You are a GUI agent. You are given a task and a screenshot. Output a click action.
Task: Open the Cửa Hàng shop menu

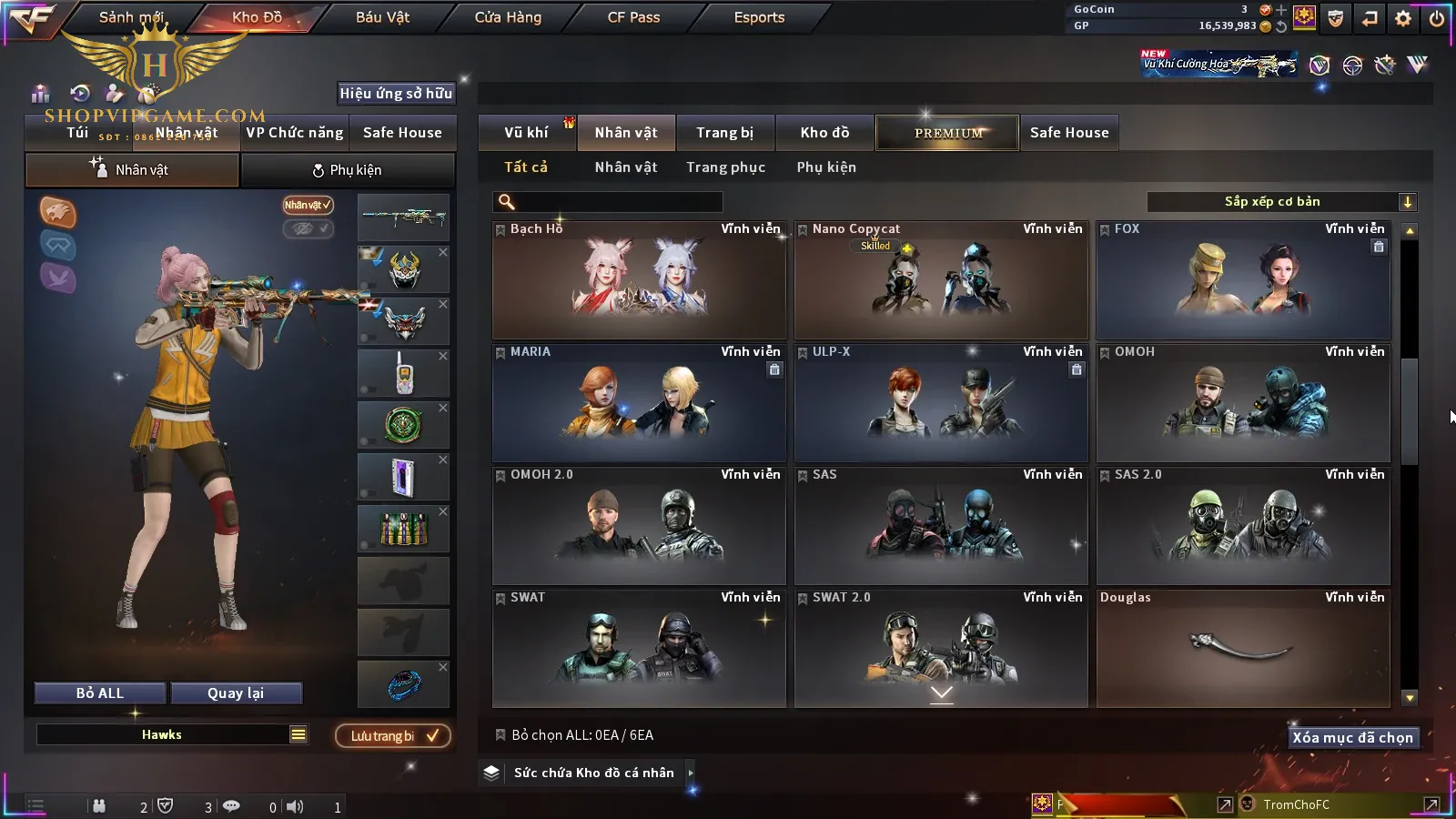[x=508, y=17]
